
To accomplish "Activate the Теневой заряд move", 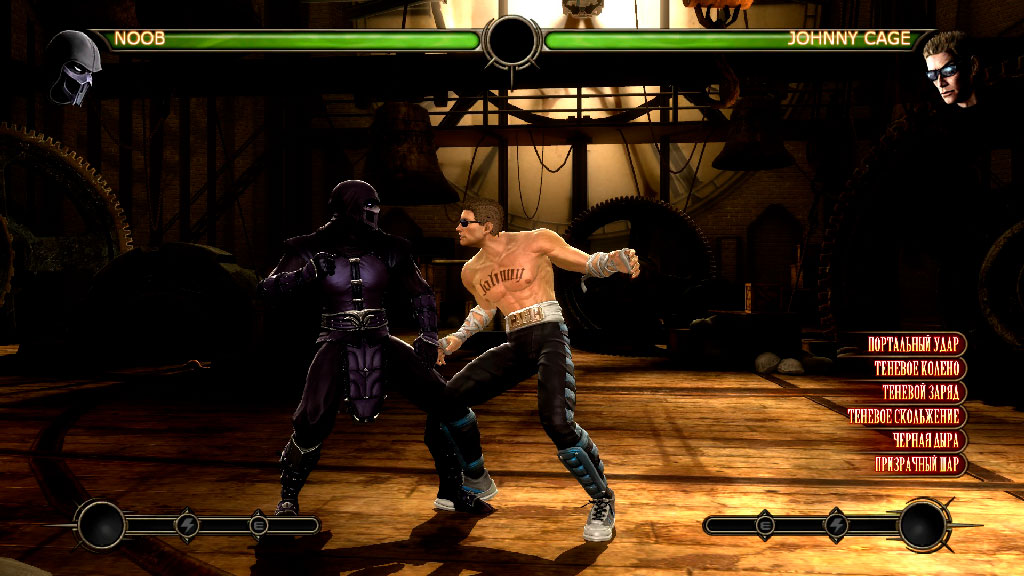I will point(920,392).
